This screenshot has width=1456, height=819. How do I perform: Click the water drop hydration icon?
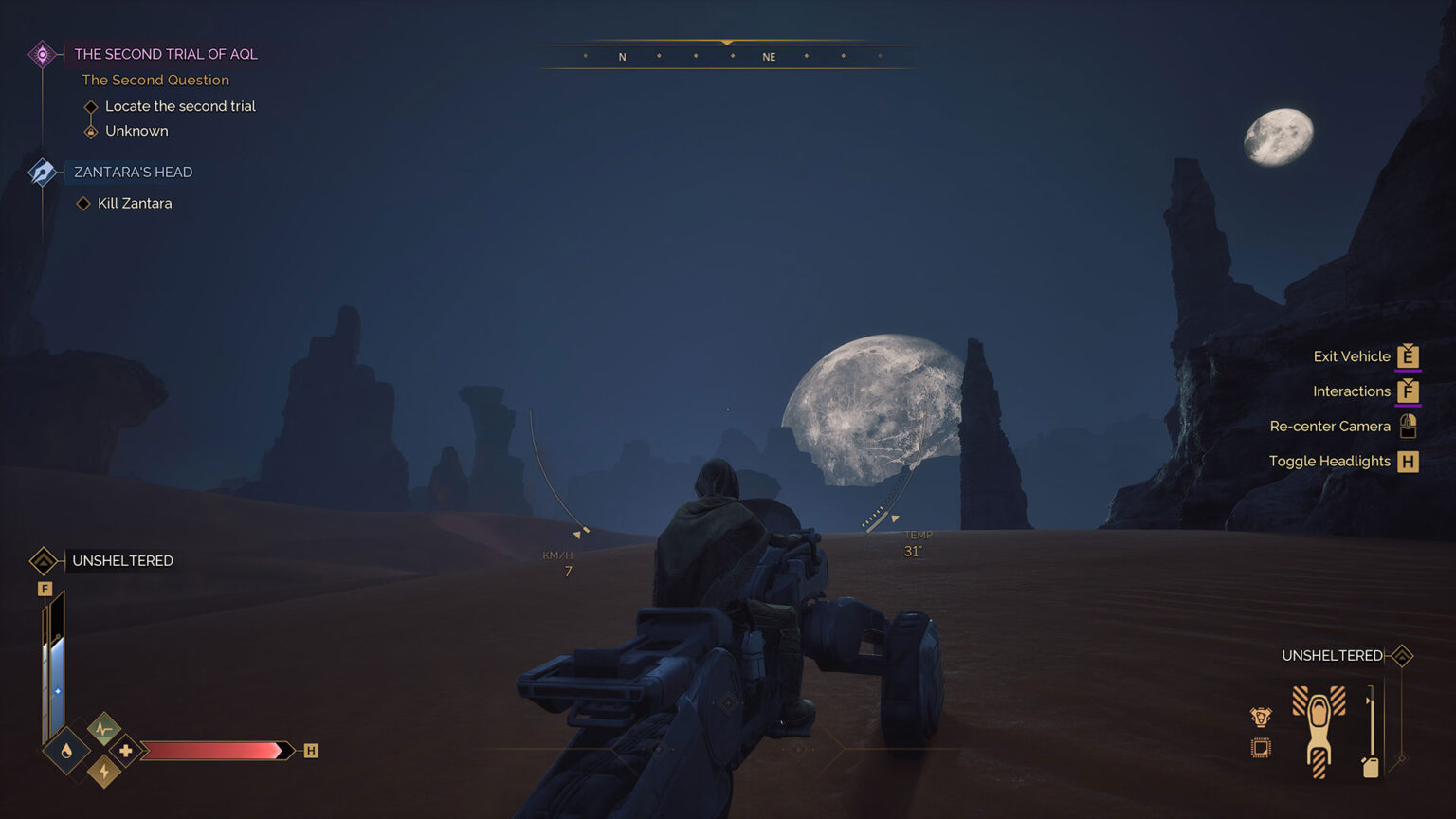[66, 752]
